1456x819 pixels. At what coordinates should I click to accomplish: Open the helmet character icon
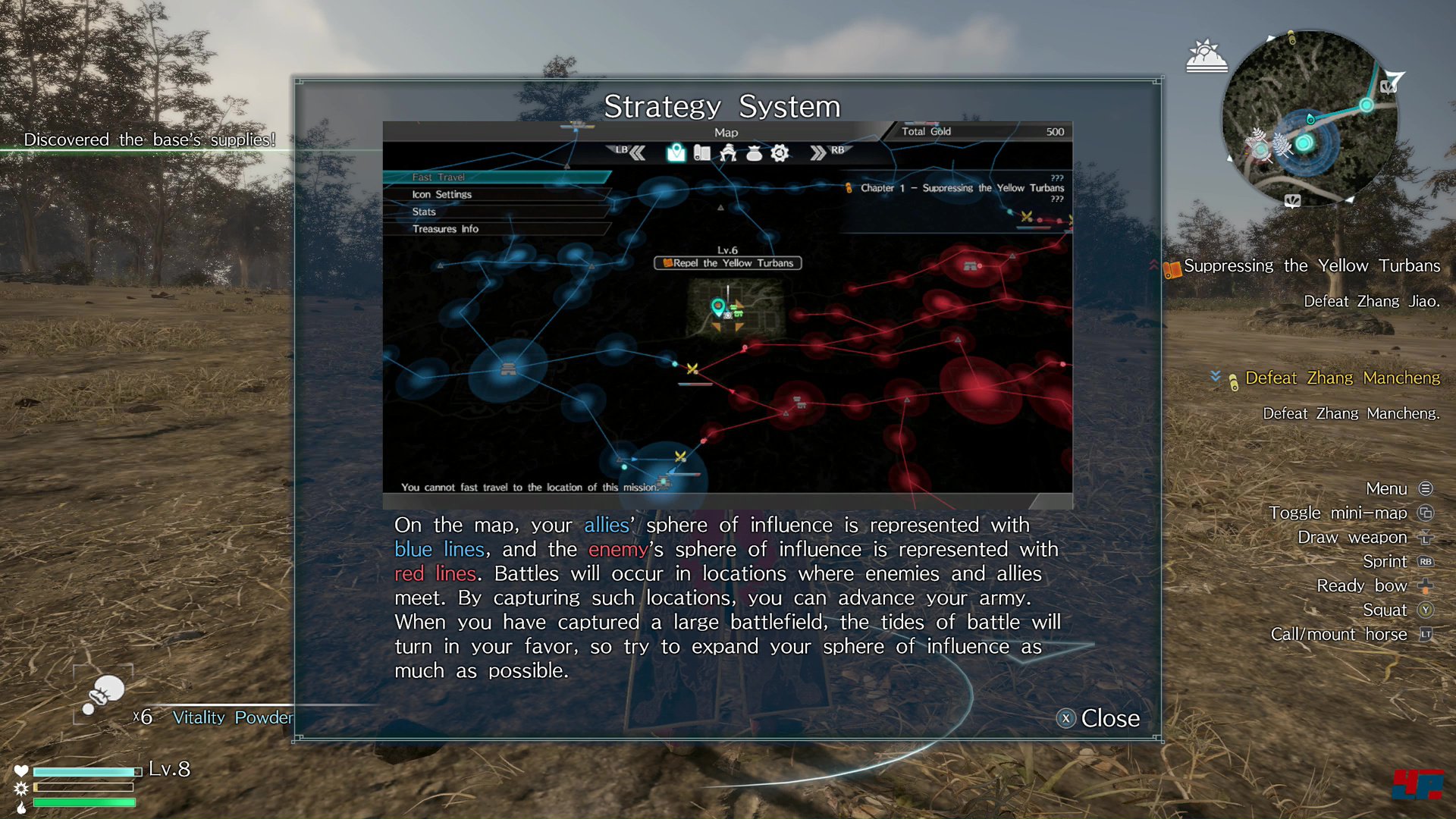point(727,152)
